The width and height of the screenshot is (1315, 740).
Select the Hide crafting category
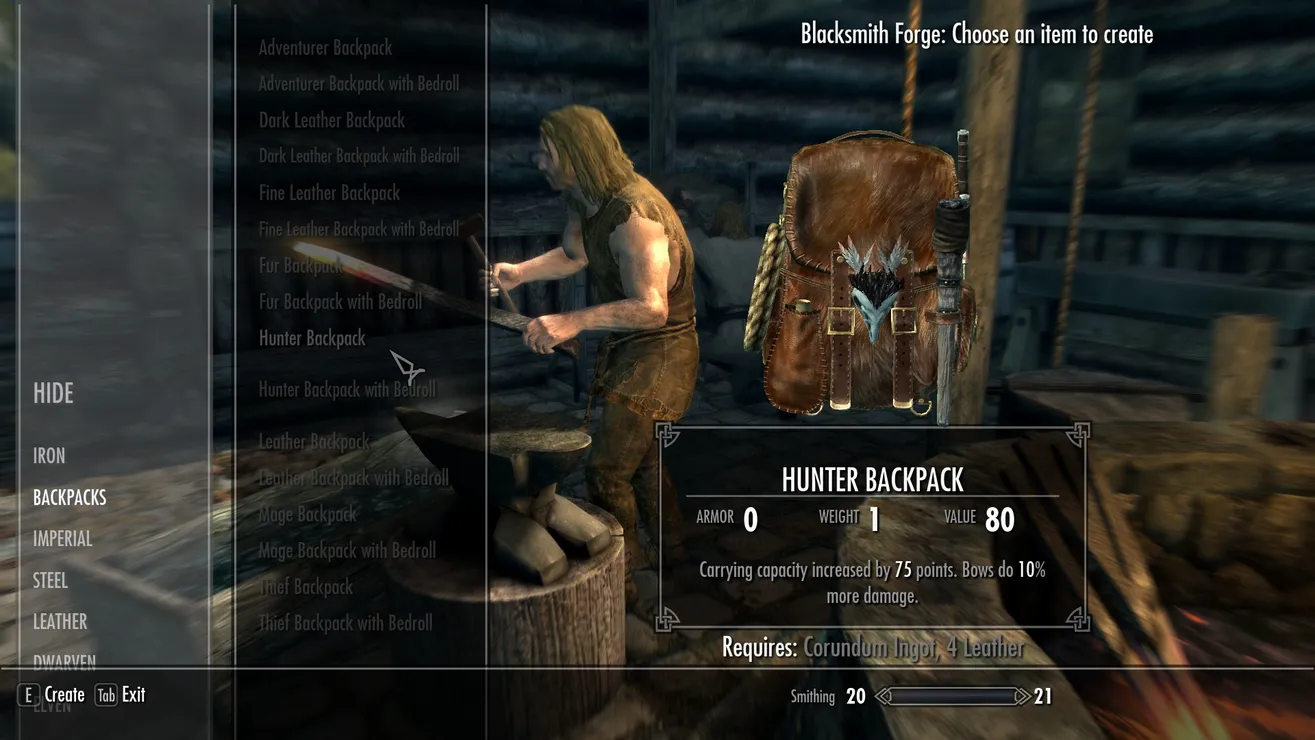click(x=53, y=393)
